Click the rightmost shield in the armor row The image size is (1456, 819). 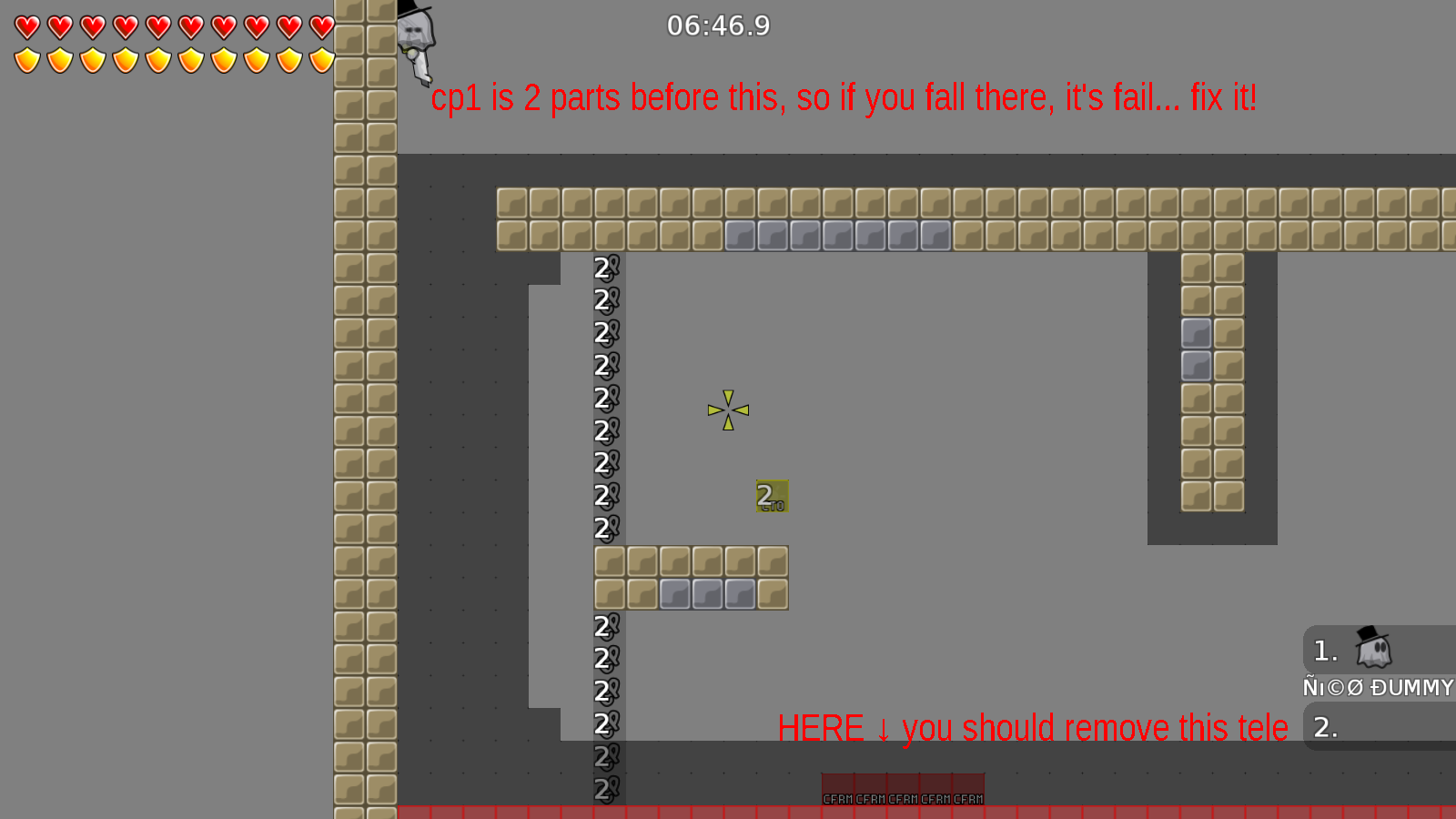pos(320,58)
